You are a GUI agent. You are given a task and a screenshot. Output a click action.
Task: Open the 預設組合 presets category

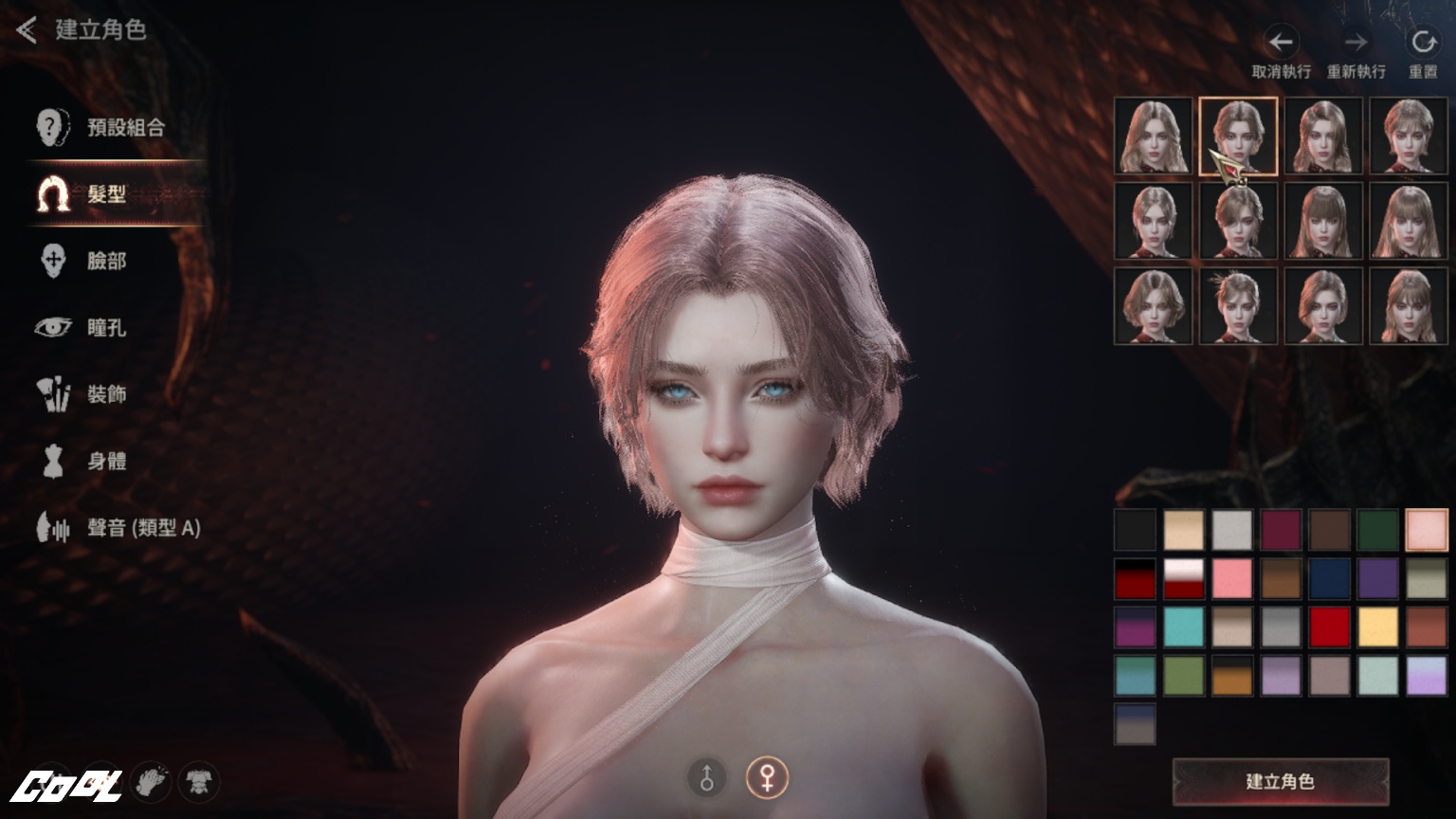pyautogui.click(x=125, y=127)
